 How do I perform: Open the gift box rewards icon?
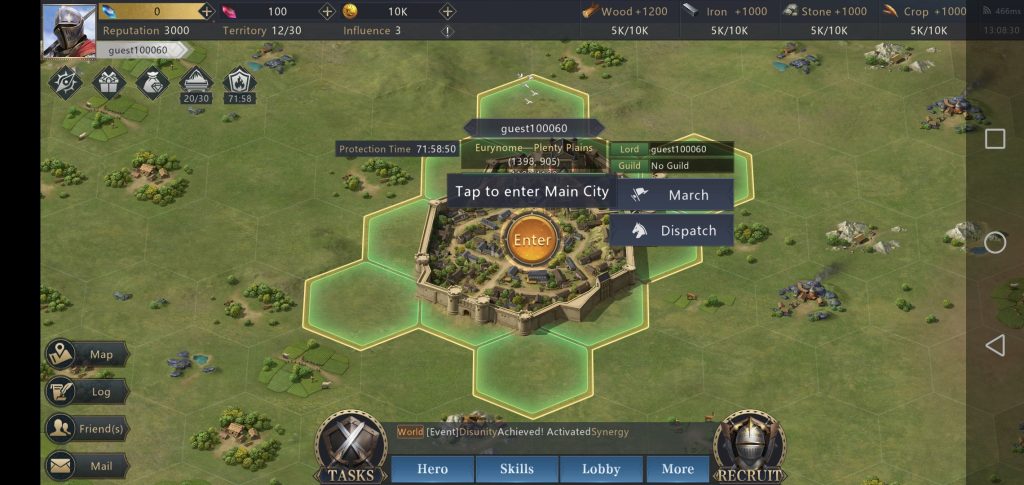click(x=108, y=82)
